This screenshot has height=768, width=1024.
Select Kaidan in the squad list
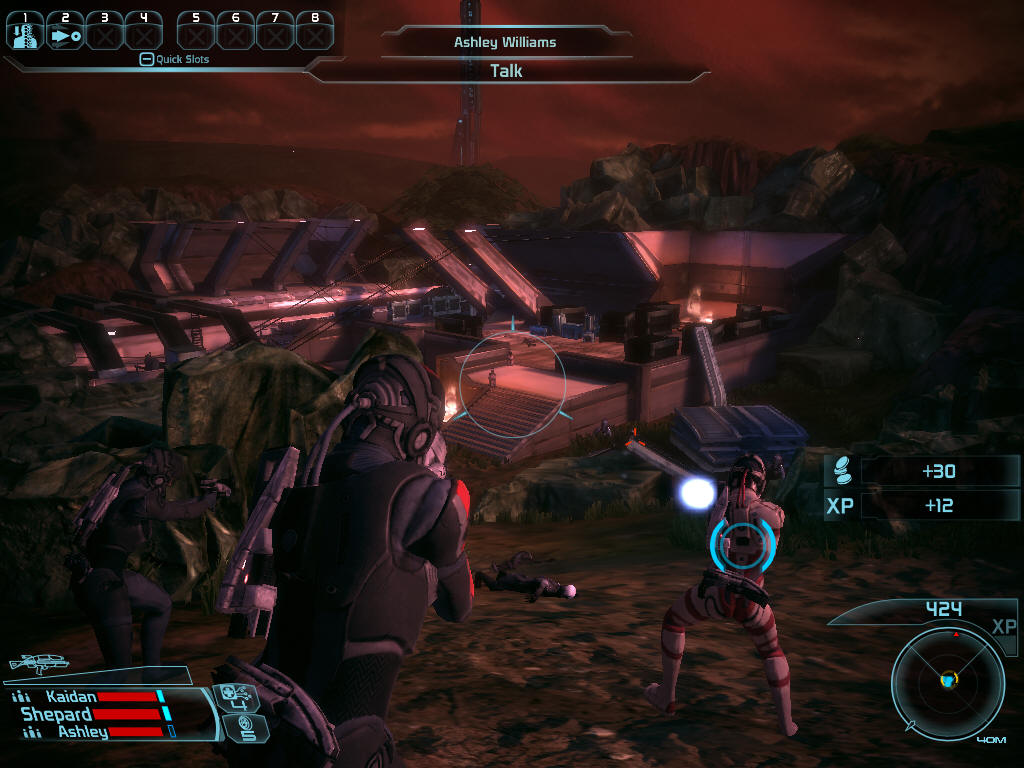(72, 696)
